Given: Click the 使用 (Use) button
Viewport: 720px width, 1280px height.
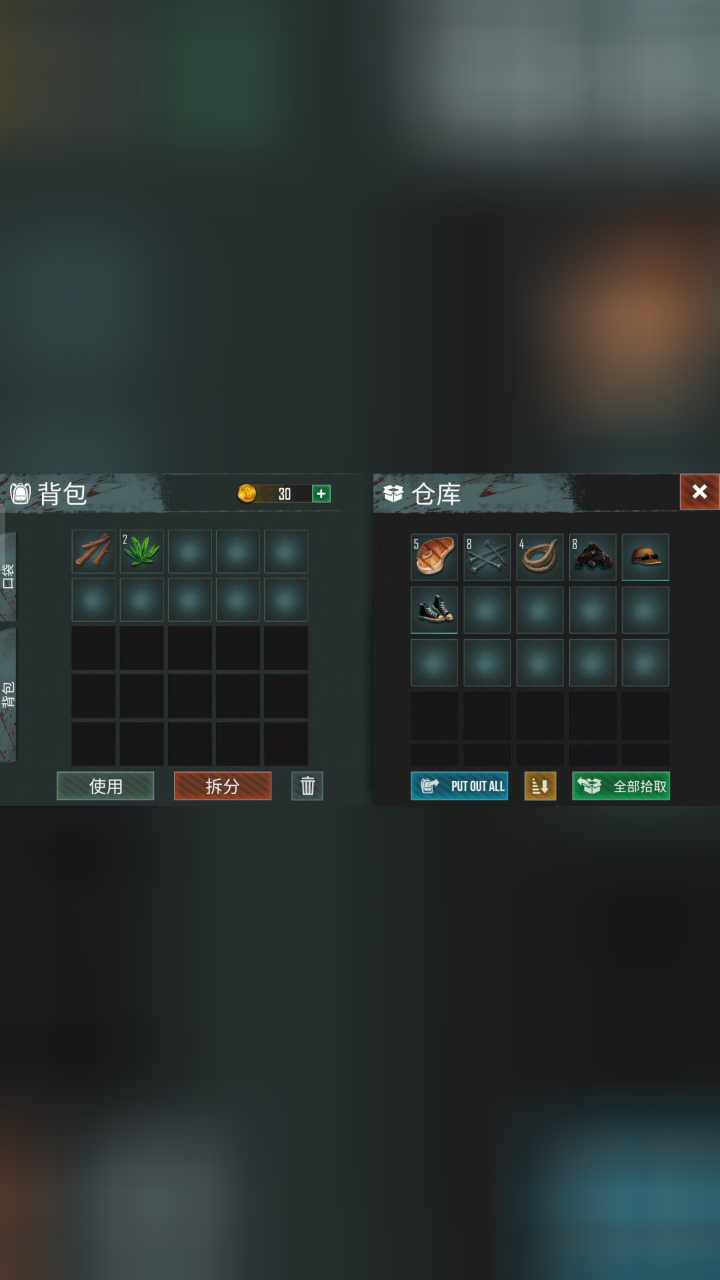Looking at the screenshot, I should click(105, 786).
